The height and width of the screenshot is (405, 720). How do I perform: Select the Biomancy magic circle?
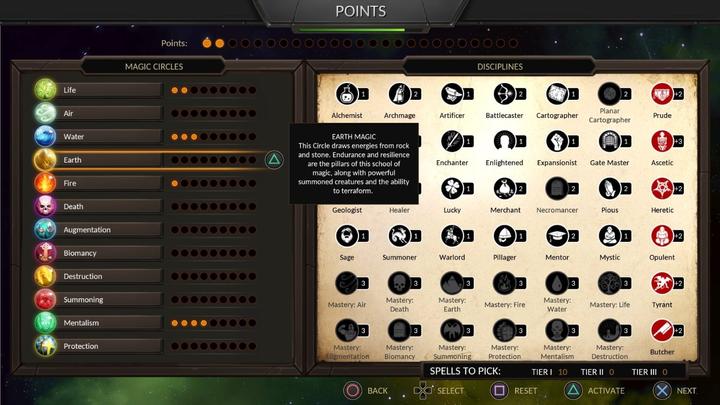coord(98,253)
